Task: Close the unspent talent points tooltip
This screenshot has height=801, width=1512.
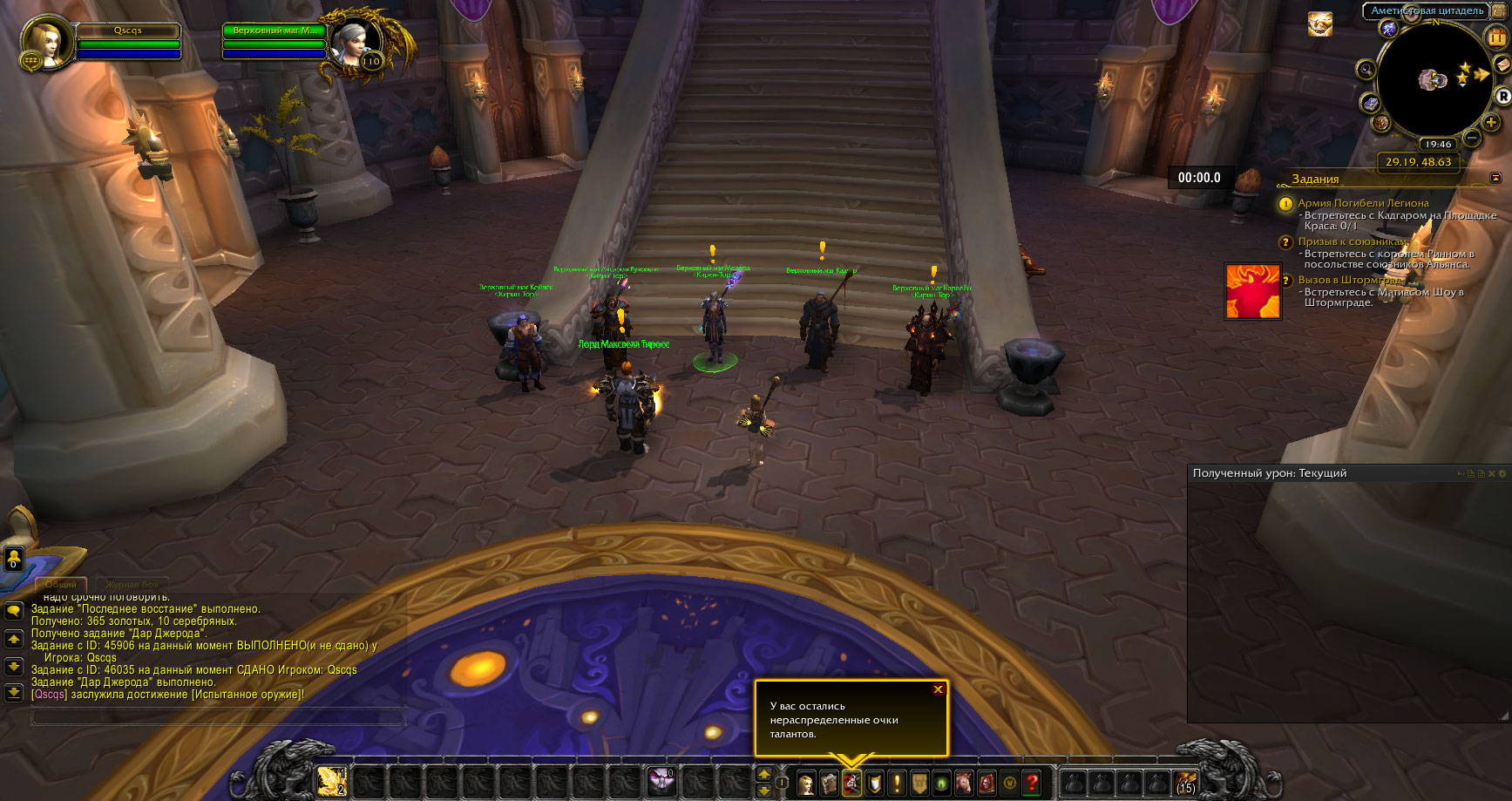Action: tap(938, 689)
